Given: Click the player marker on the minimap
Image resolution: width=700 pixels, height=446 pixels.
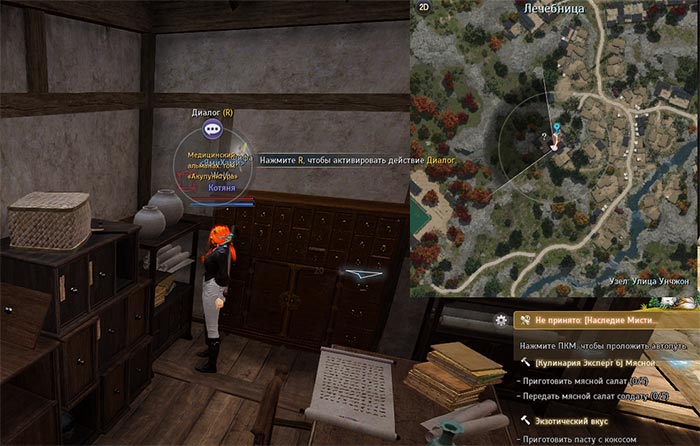Looking at the screenshot, I should point(555,141).
